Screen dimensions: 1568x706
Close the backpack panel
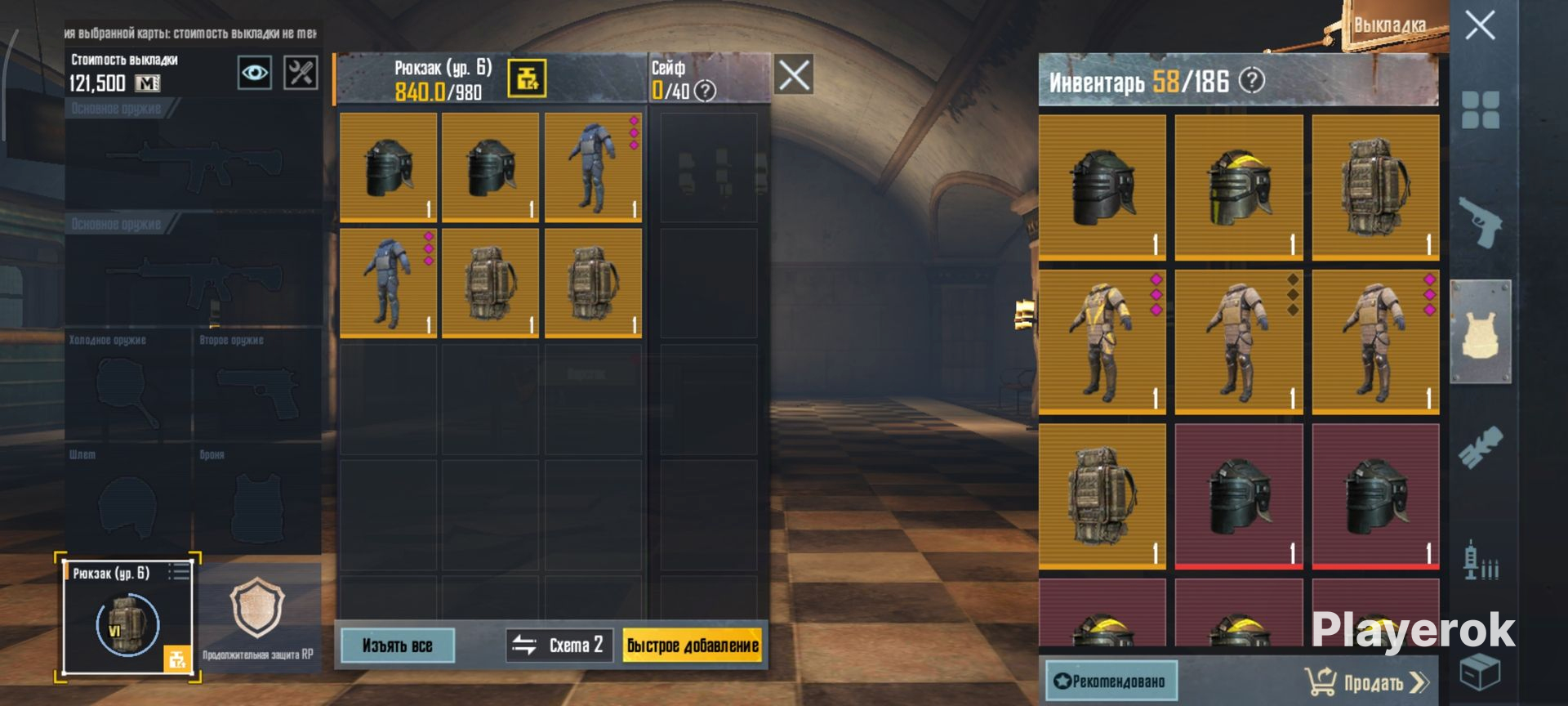pyautogui.click(x=794, y=76)
